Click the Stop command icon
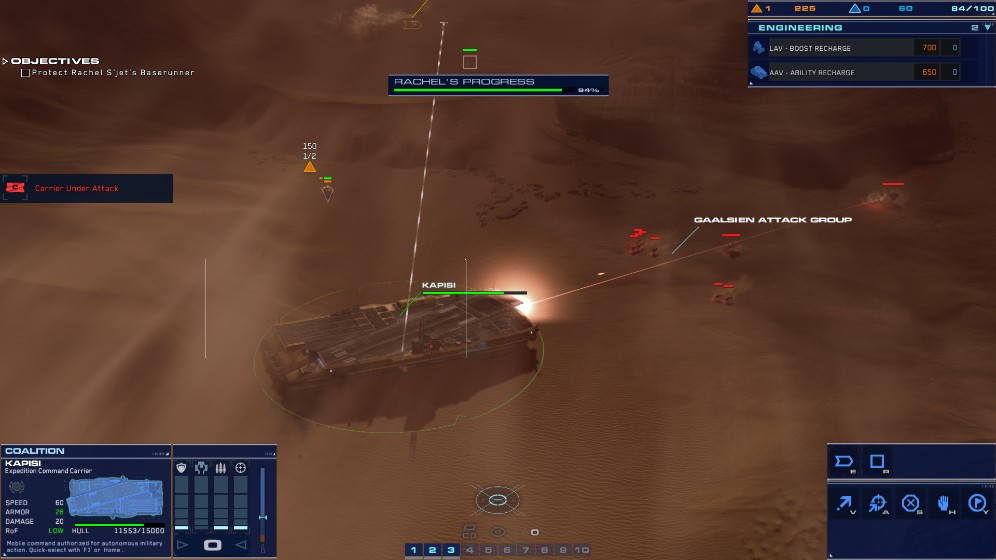Image resolution: width=996 pixels, height=560 pixels. click(911, 503)
